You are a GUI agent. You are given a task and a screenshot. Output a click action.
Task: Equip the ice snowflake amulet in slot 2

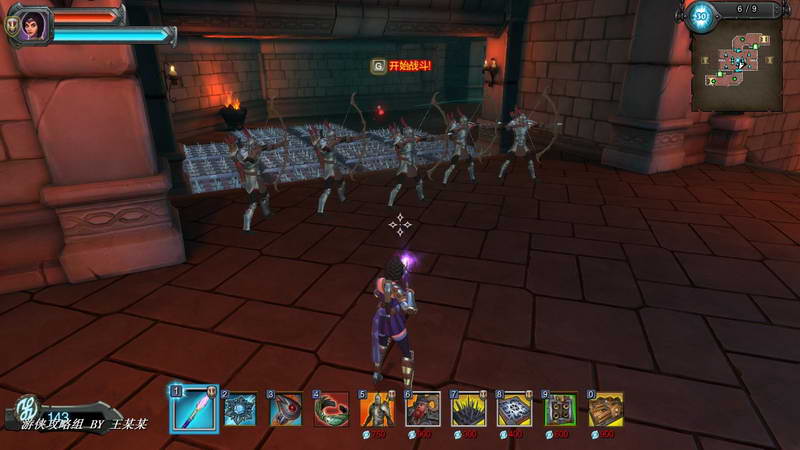(x=241, y=409)
